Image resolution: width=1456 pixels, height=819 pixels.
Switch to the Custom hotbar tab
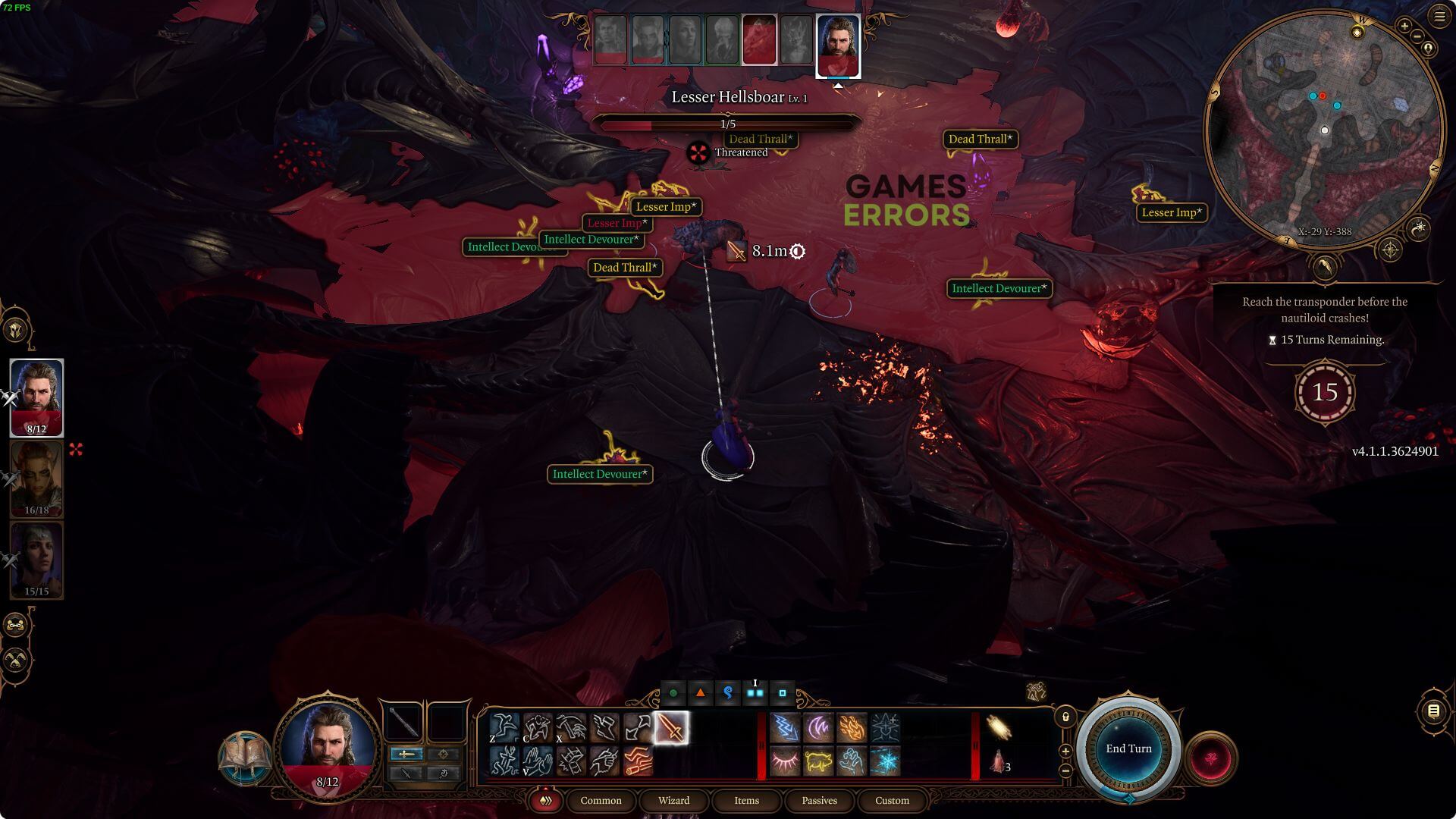coord(892,801)
